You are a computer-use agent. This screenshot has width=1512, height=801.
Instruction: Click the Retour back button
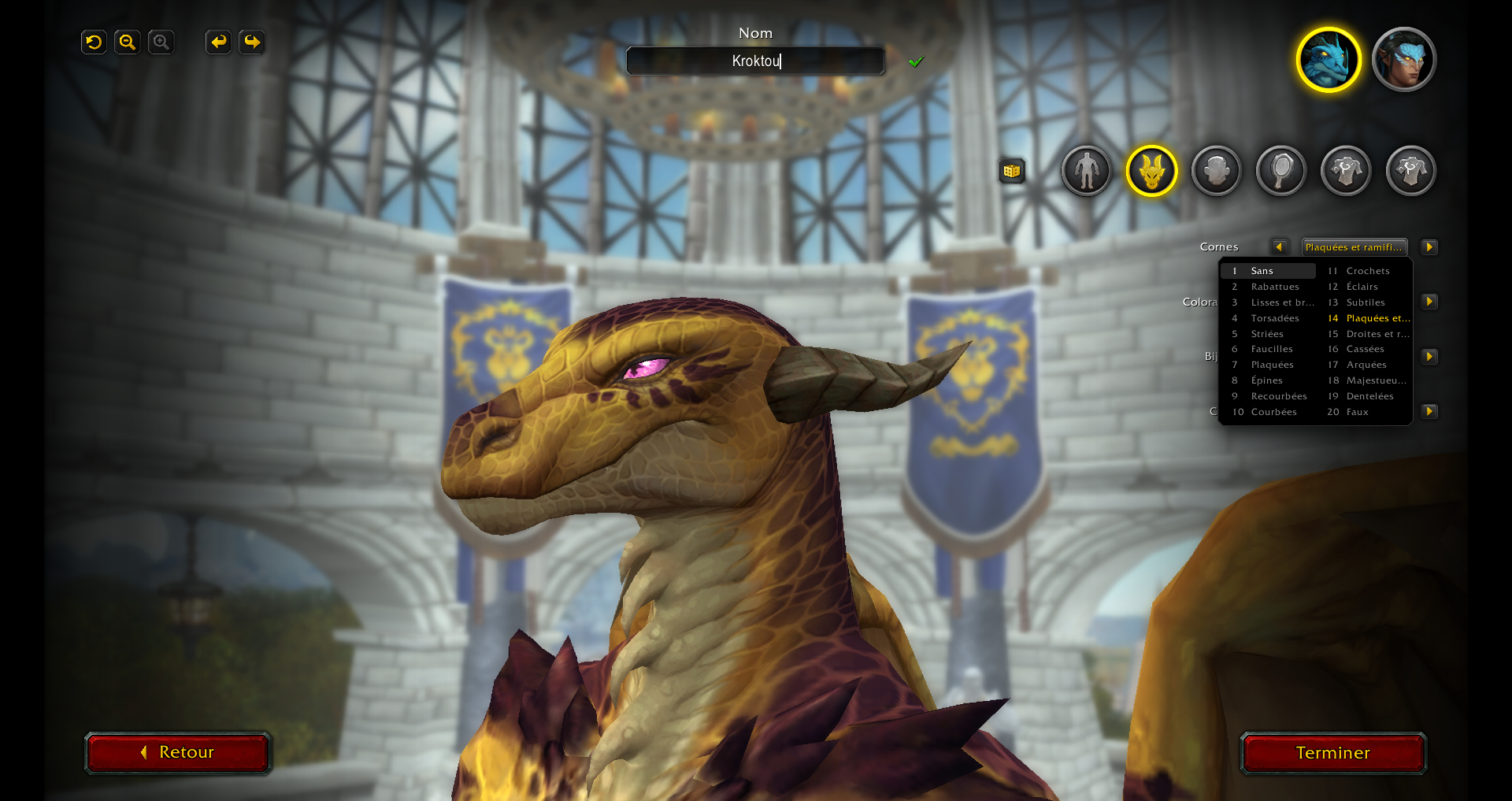pos(178,752)
